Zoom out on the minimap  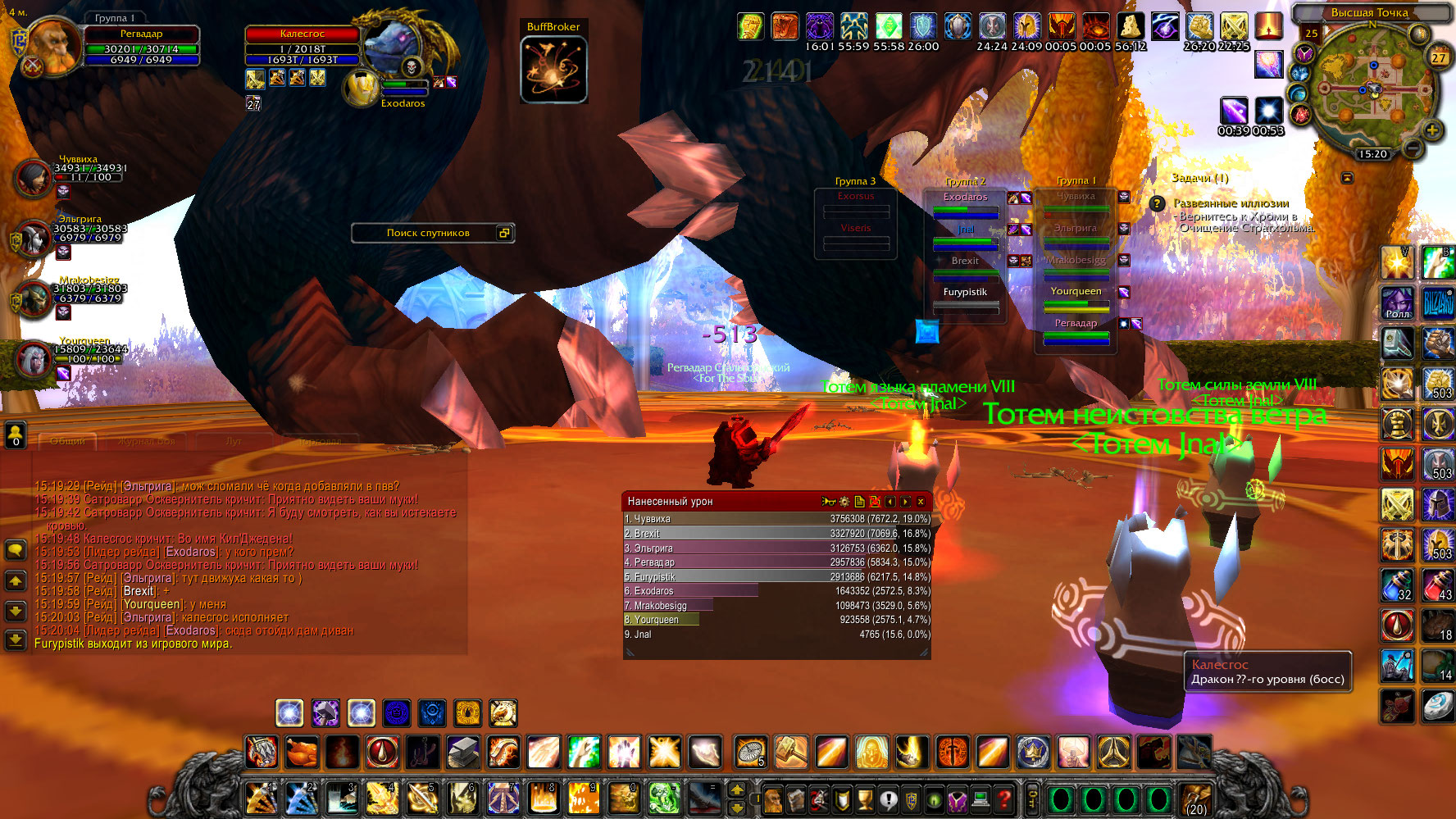1412,148
